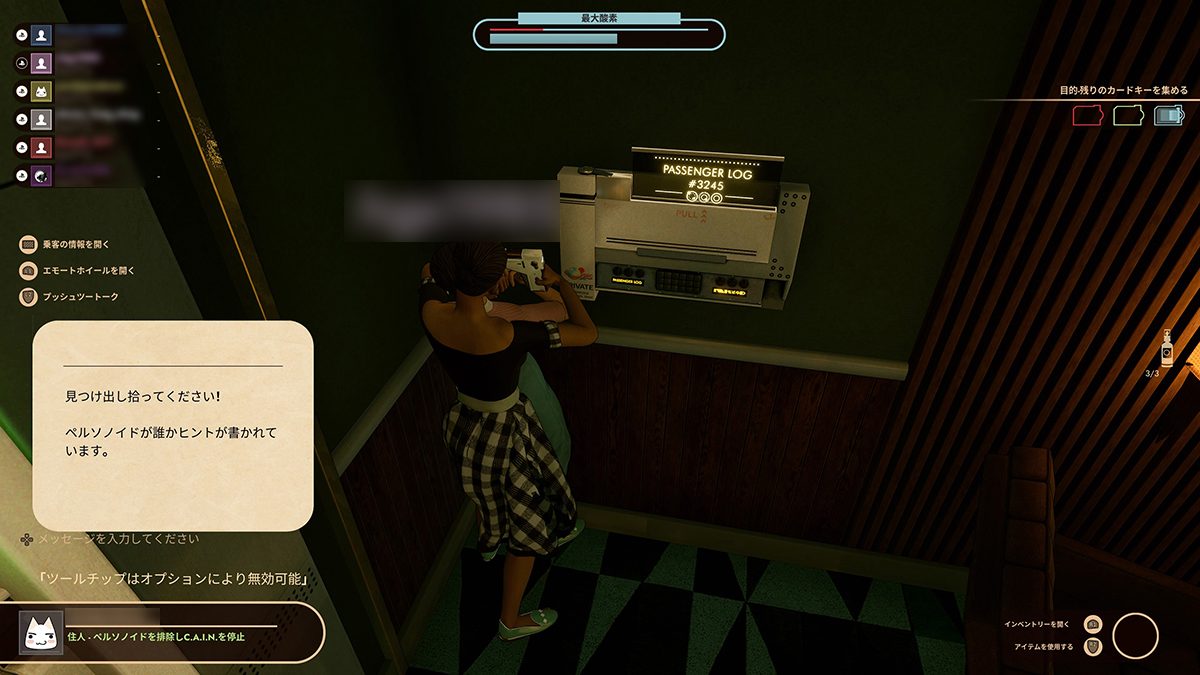Select the red card key icon
The image size is (1200, 675).
point(1087,116)
